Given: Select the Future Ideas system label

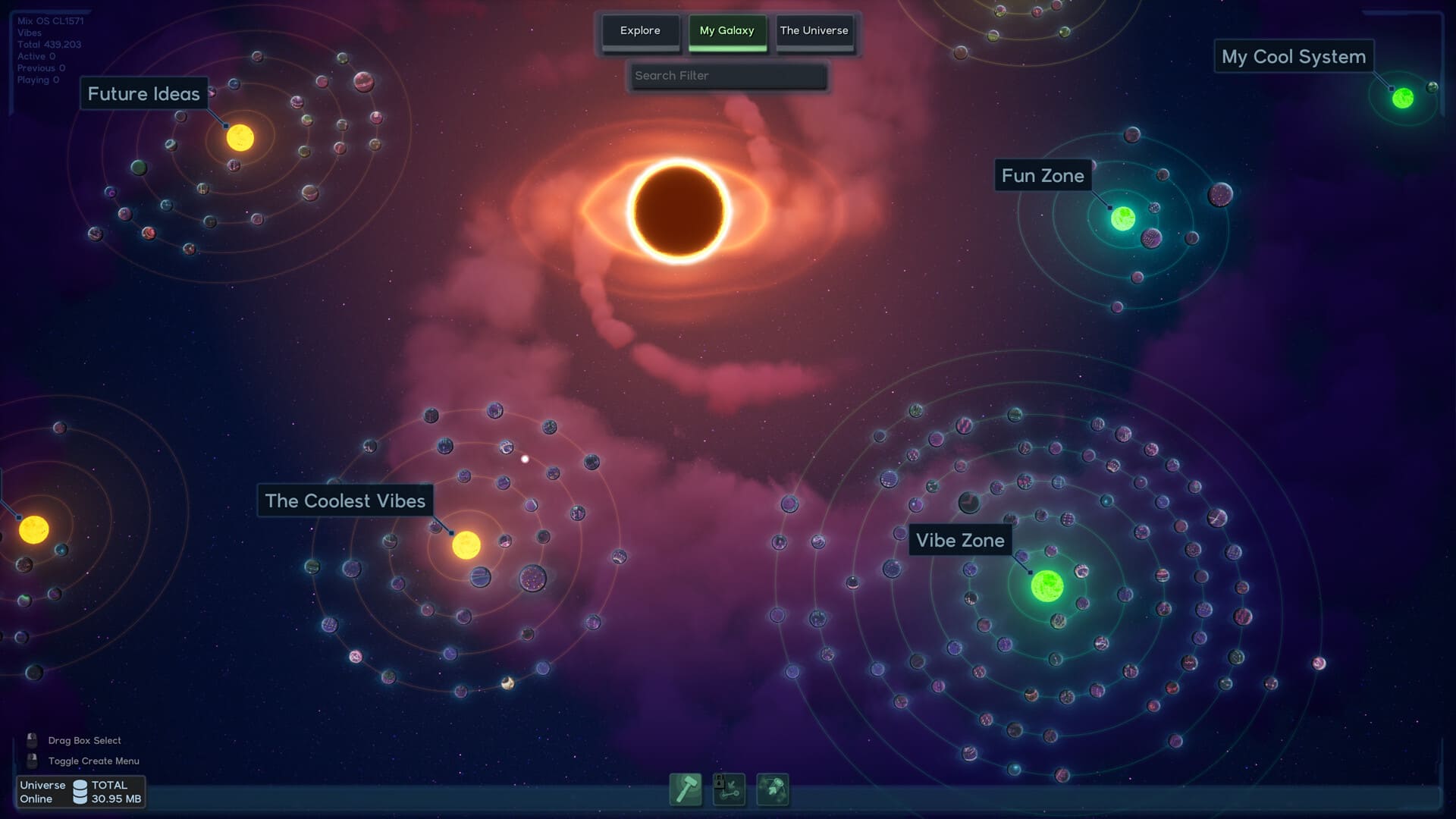Looking at the screenshot, I should tap(143, 94).
